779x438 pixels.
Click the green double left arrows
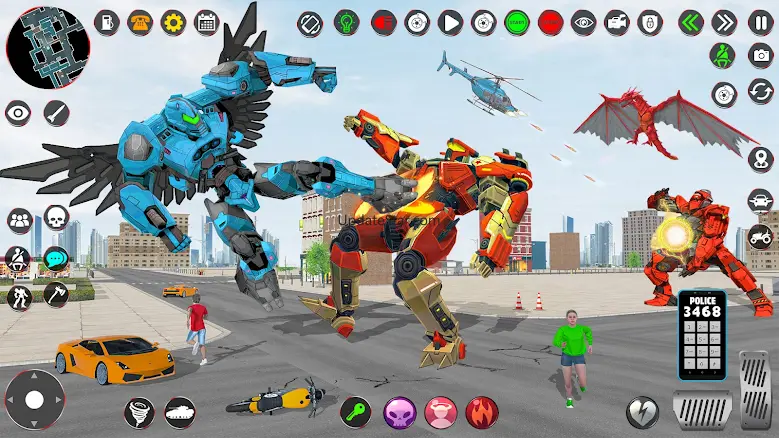coord(688,21)
